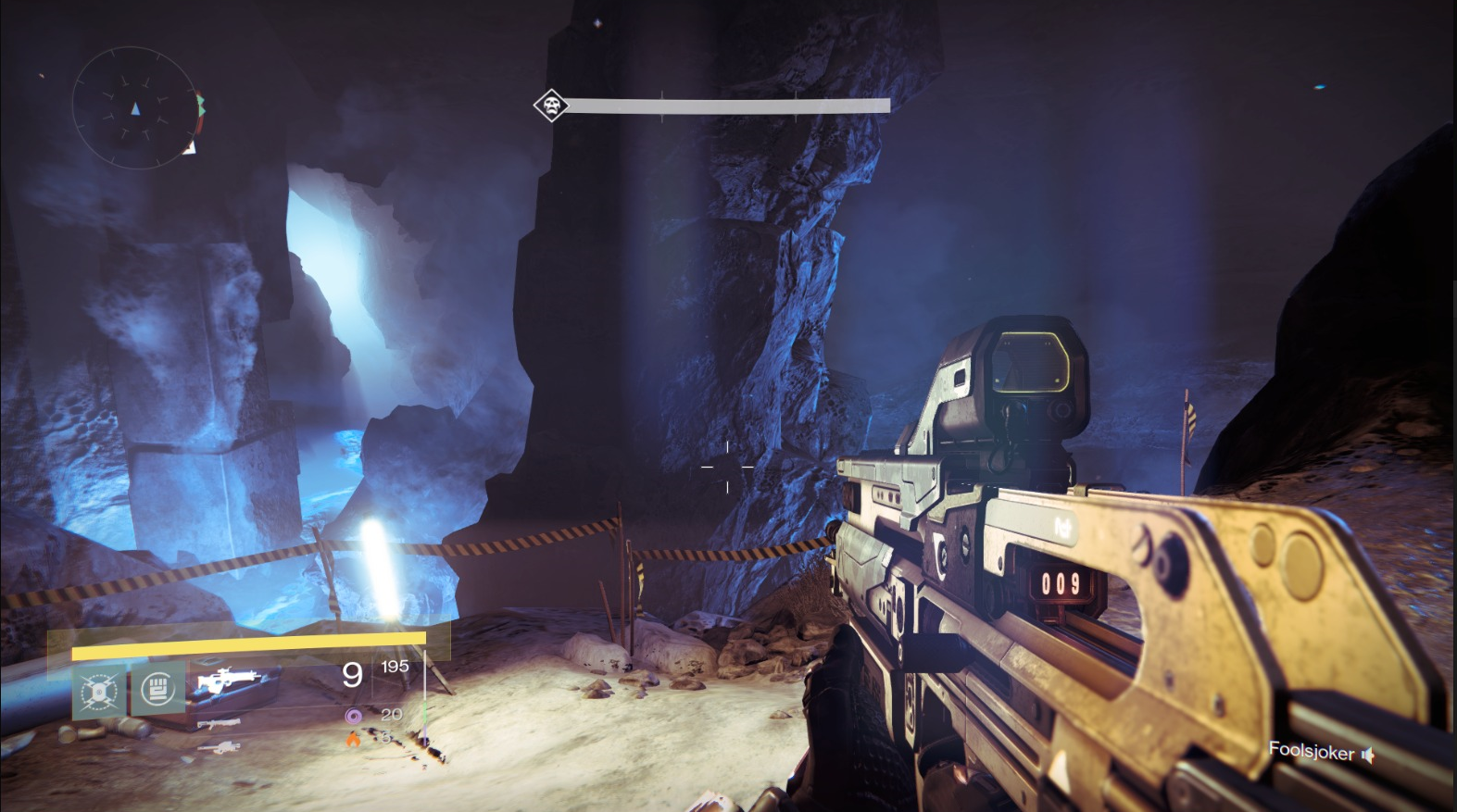Click Foolsjoker's voice speaker icon
The image size is (1457, 812).
coord(1367,756)
